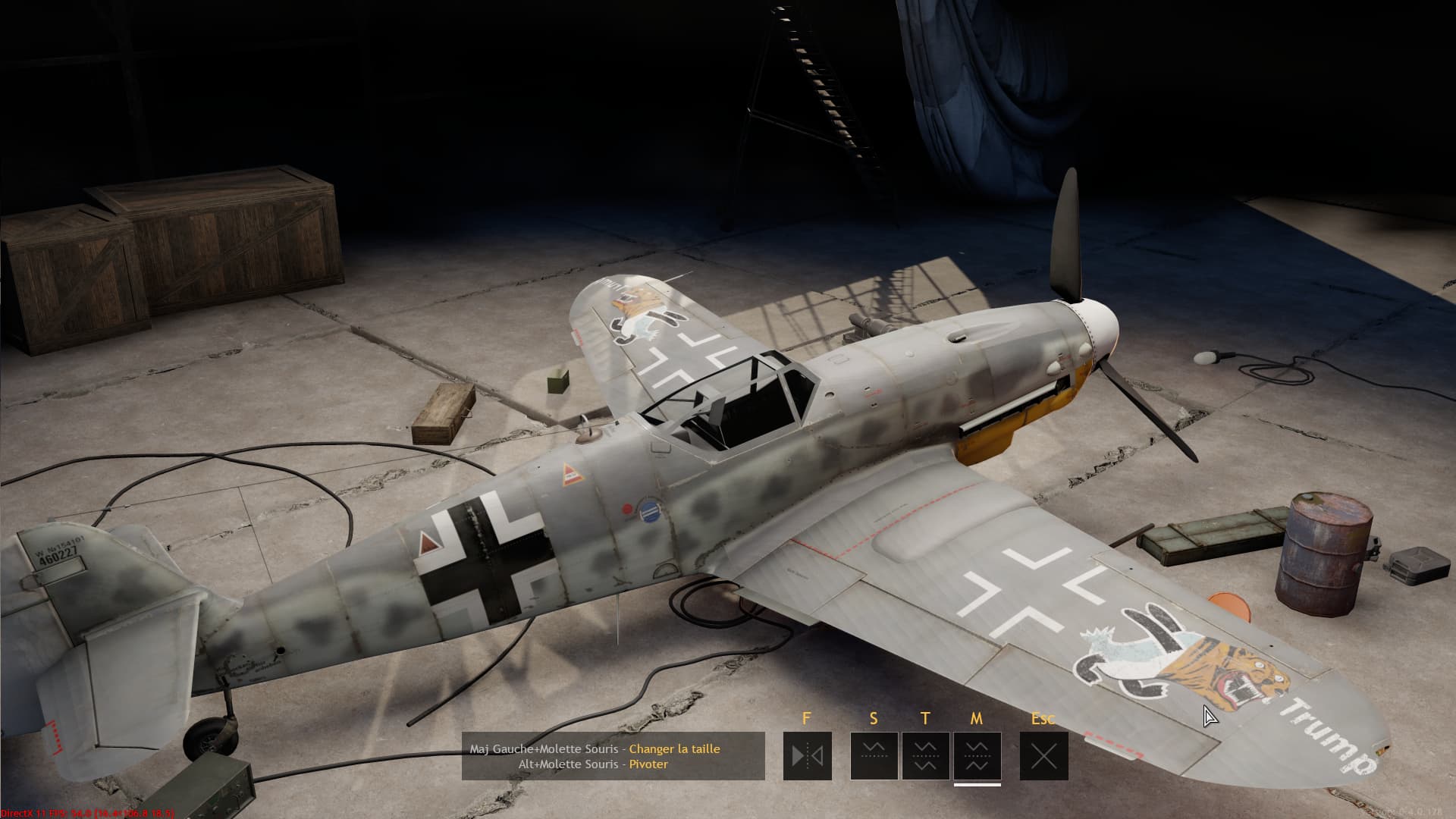Select the single zigzag decal mode button
The image size is (1456, 819).
click(874, 756)
